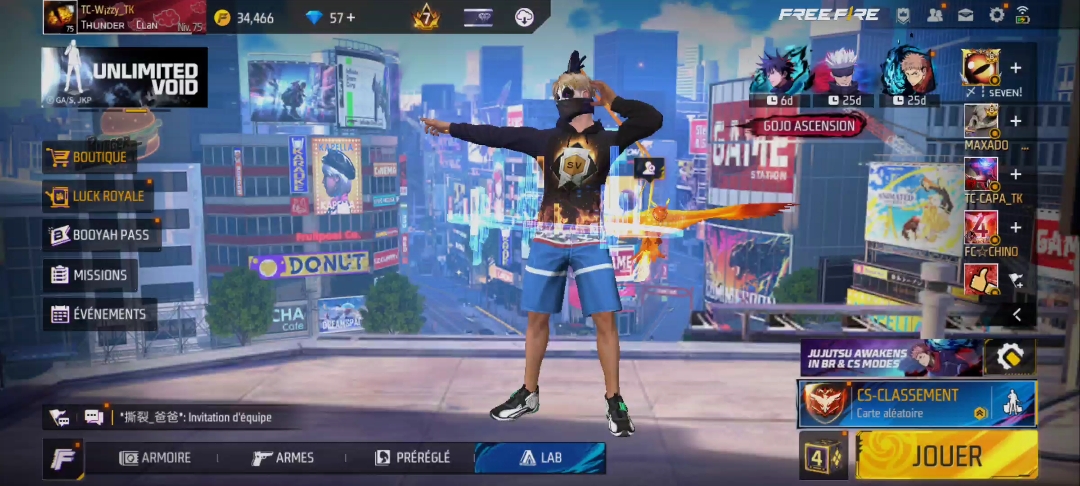Select the LAB tab
Image resolution: width=1080 pixels, height=486 pixels.
[x=540, y=458]
